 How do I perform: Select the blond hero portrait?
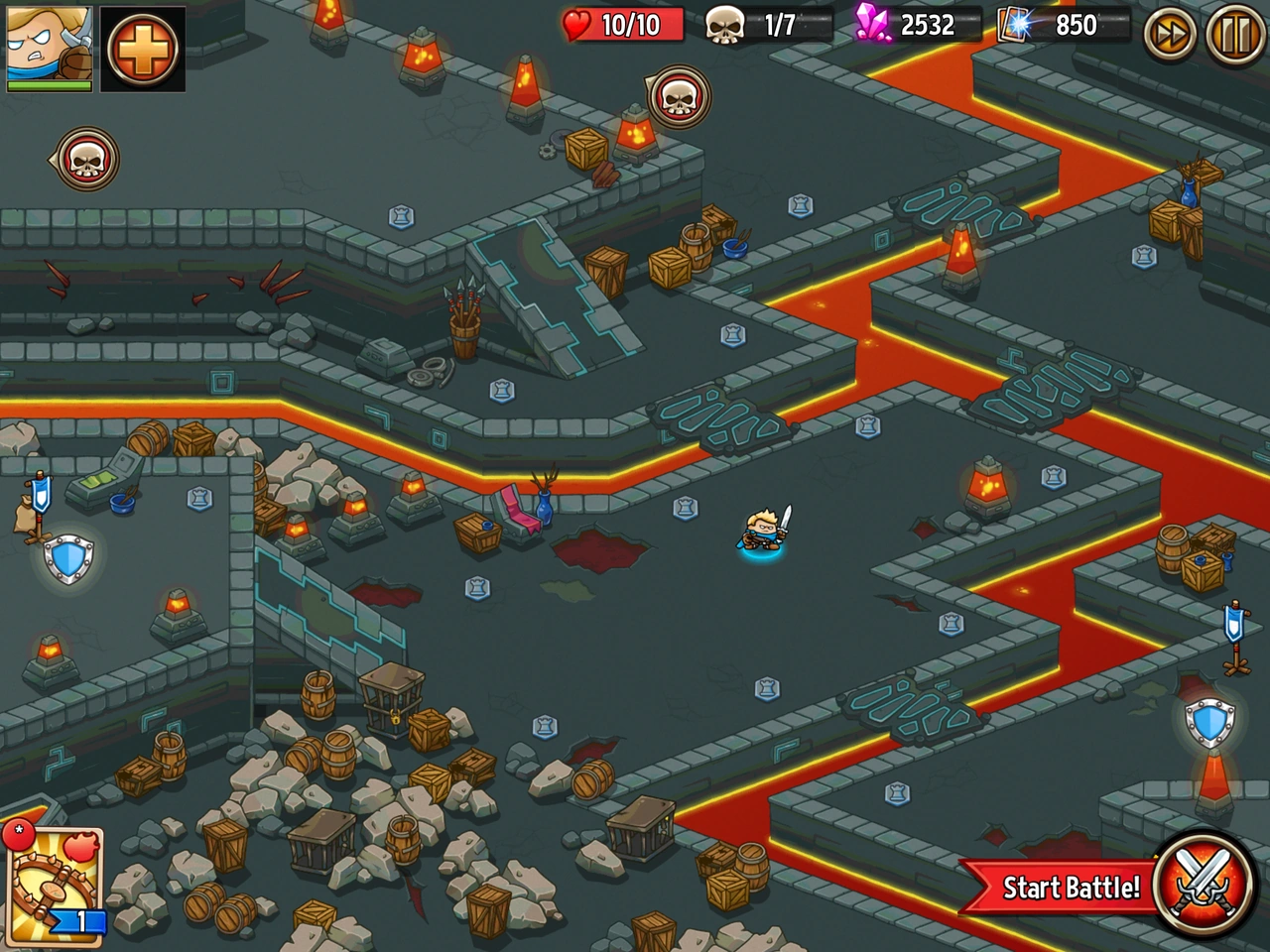(x=49, y=47)
